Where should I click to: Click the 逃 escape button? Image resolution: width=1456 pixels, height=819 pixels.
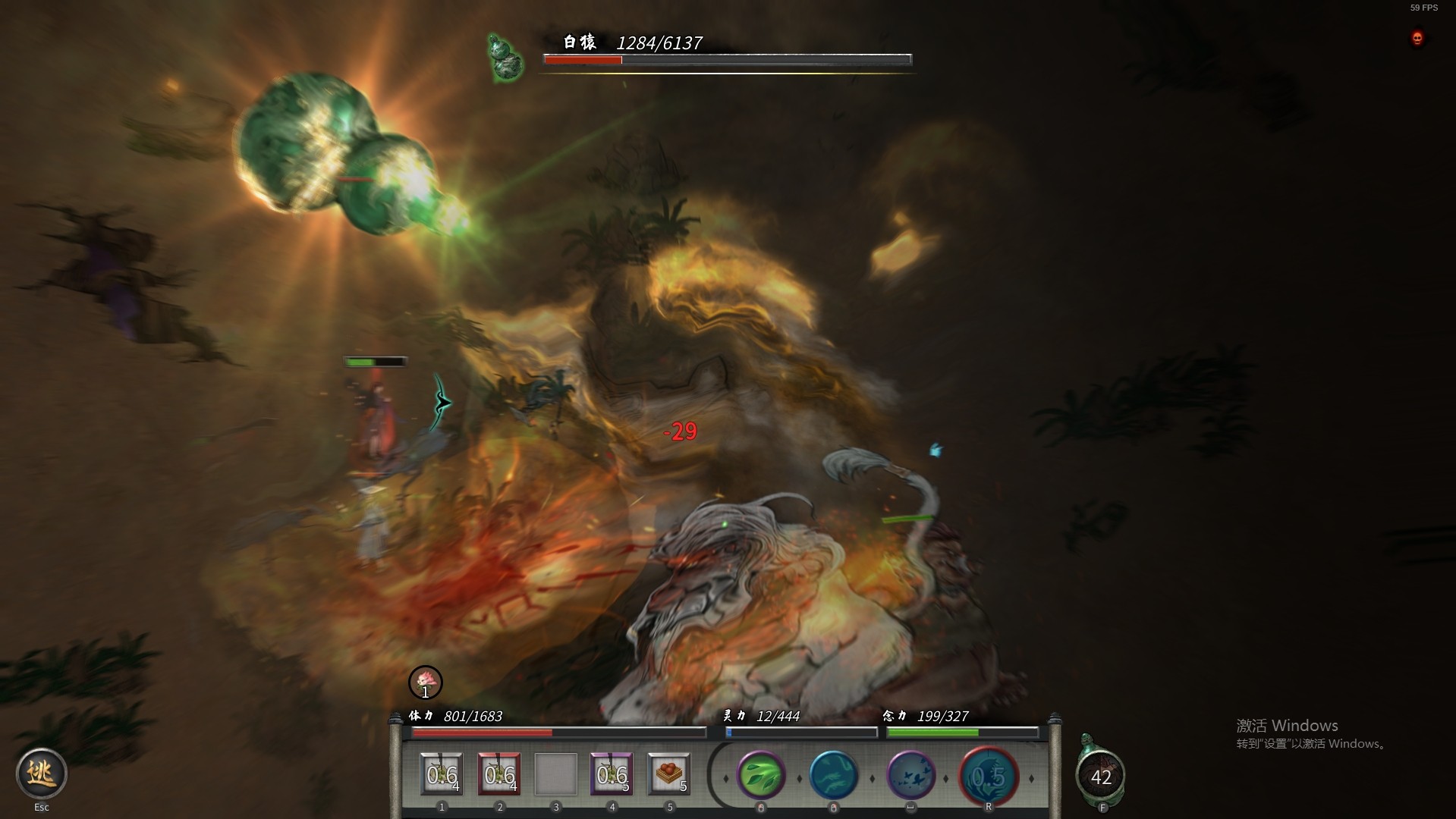(x=42, y=773)
